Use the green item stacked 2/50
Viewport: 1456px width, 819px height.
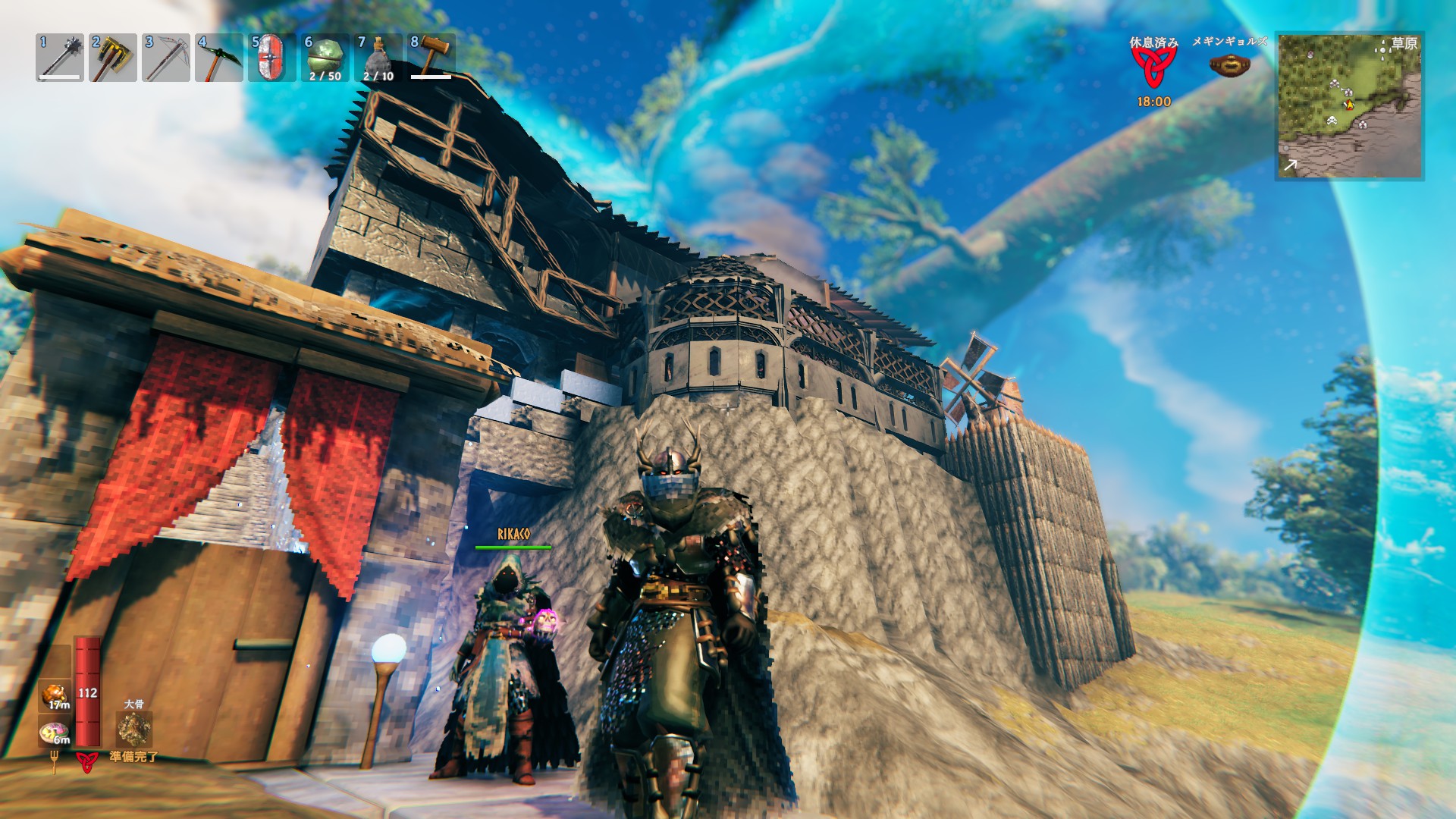[325, 58]
